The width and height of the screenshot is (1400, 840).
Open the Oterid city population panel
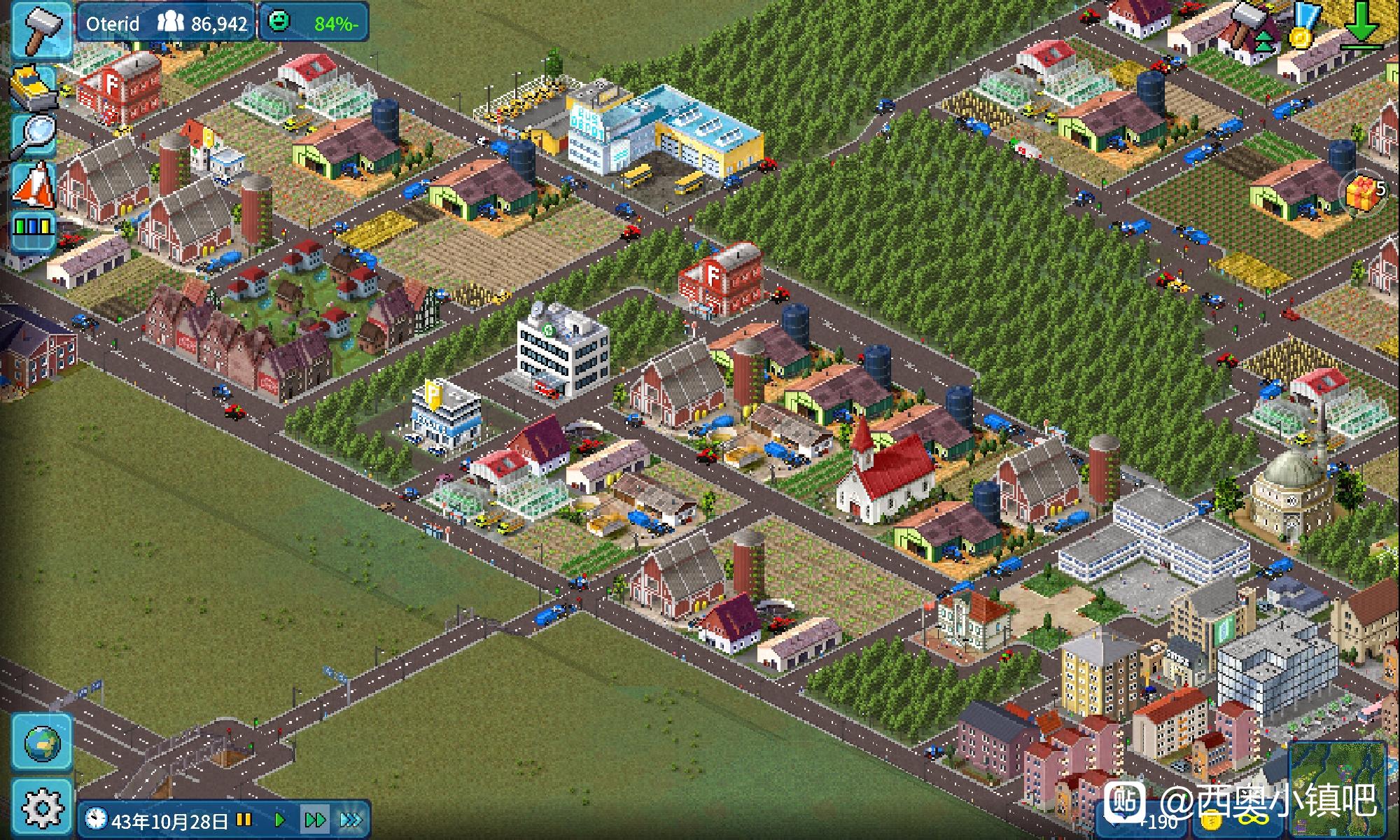click(x=166, y=24)
